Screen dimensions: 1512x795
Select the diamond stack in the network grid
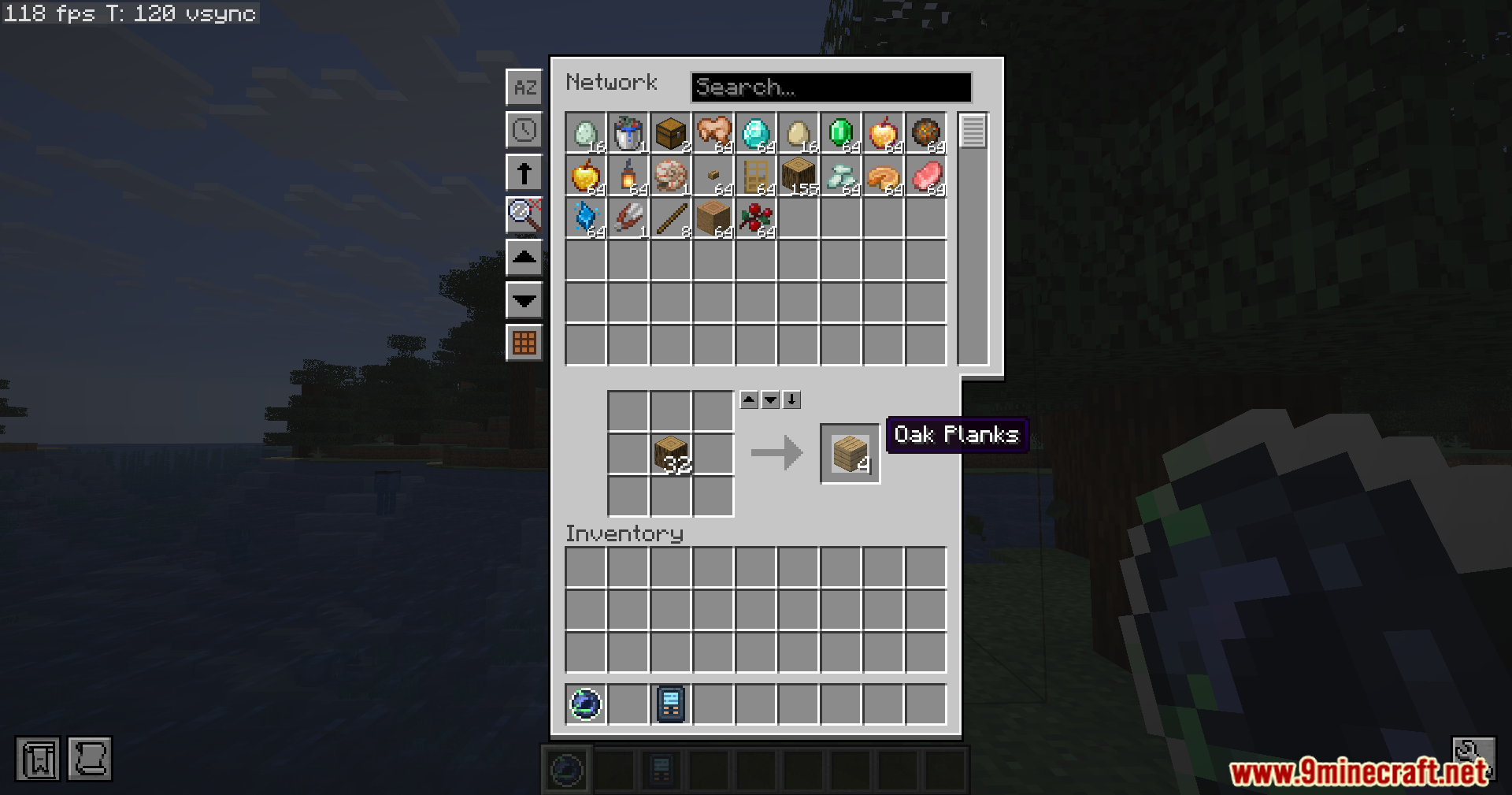coord(755,134)
